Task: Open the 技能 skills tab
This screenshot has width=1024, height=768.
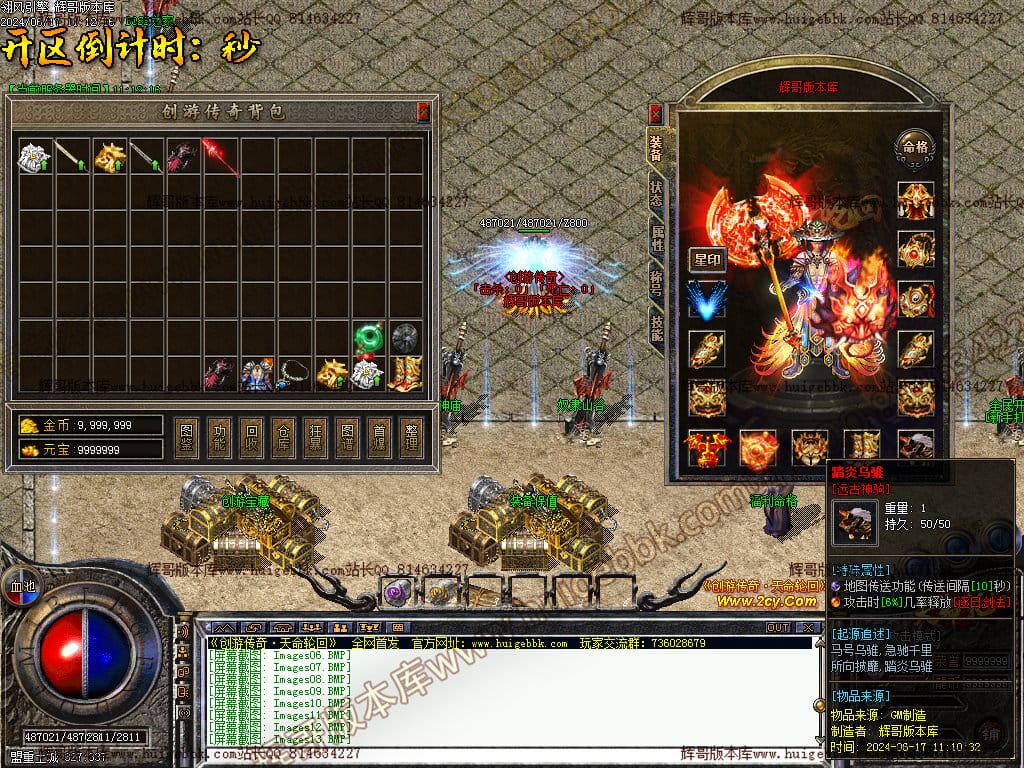Action: 656,329
